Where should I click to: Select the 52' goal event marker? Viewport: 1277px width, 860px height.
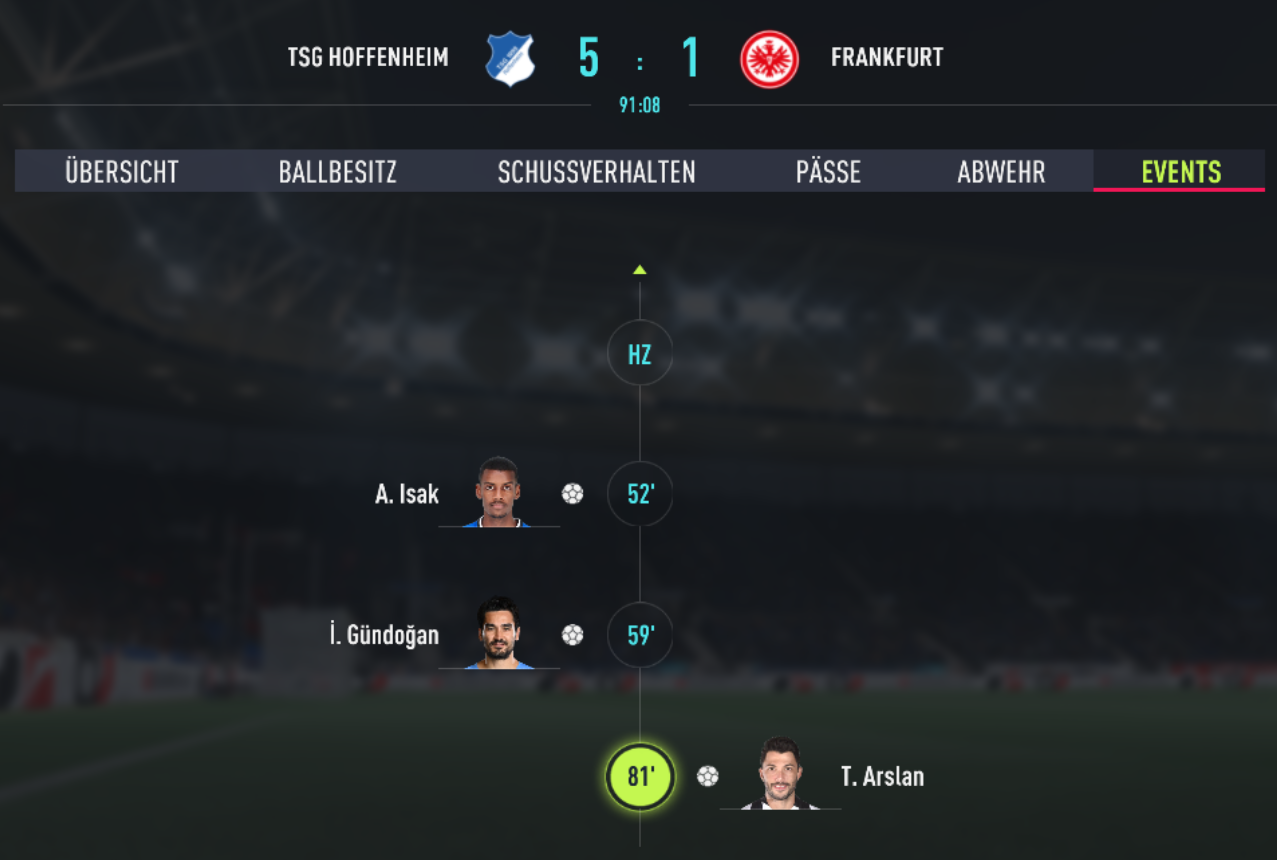[640, 494]
